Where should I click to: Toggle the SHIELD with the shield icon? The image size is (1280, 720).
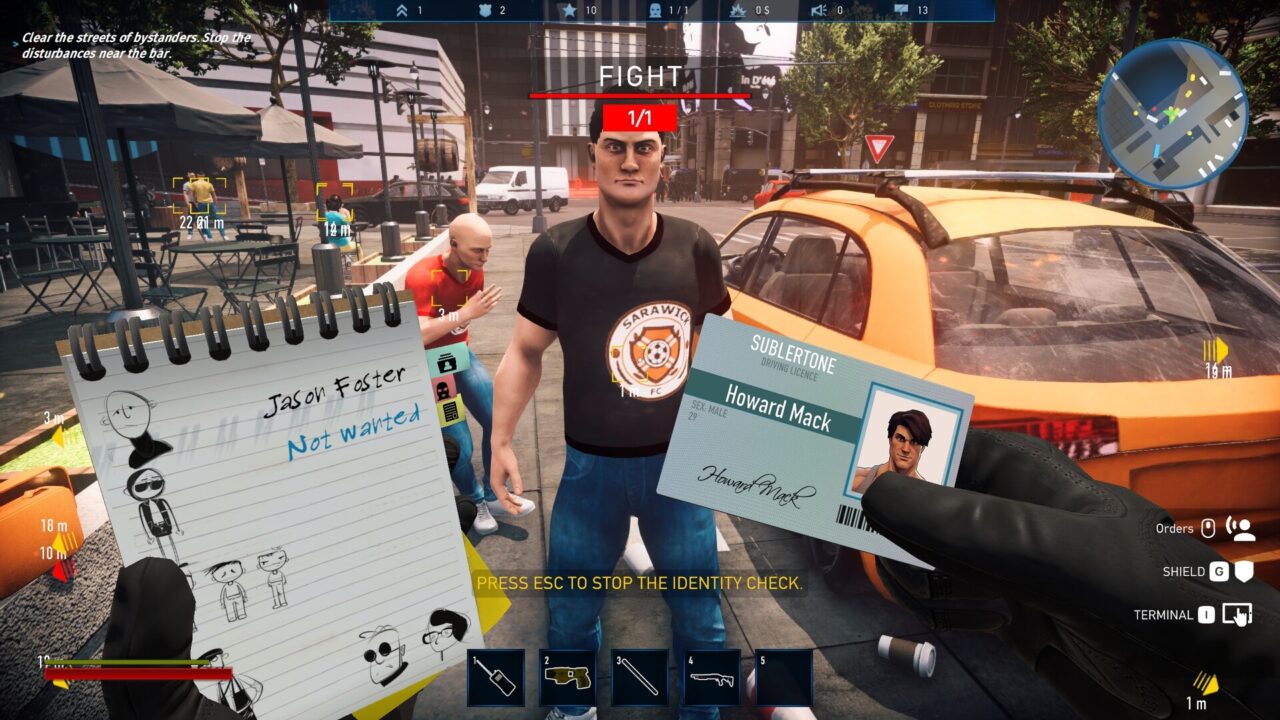[x=1244, y=572]
